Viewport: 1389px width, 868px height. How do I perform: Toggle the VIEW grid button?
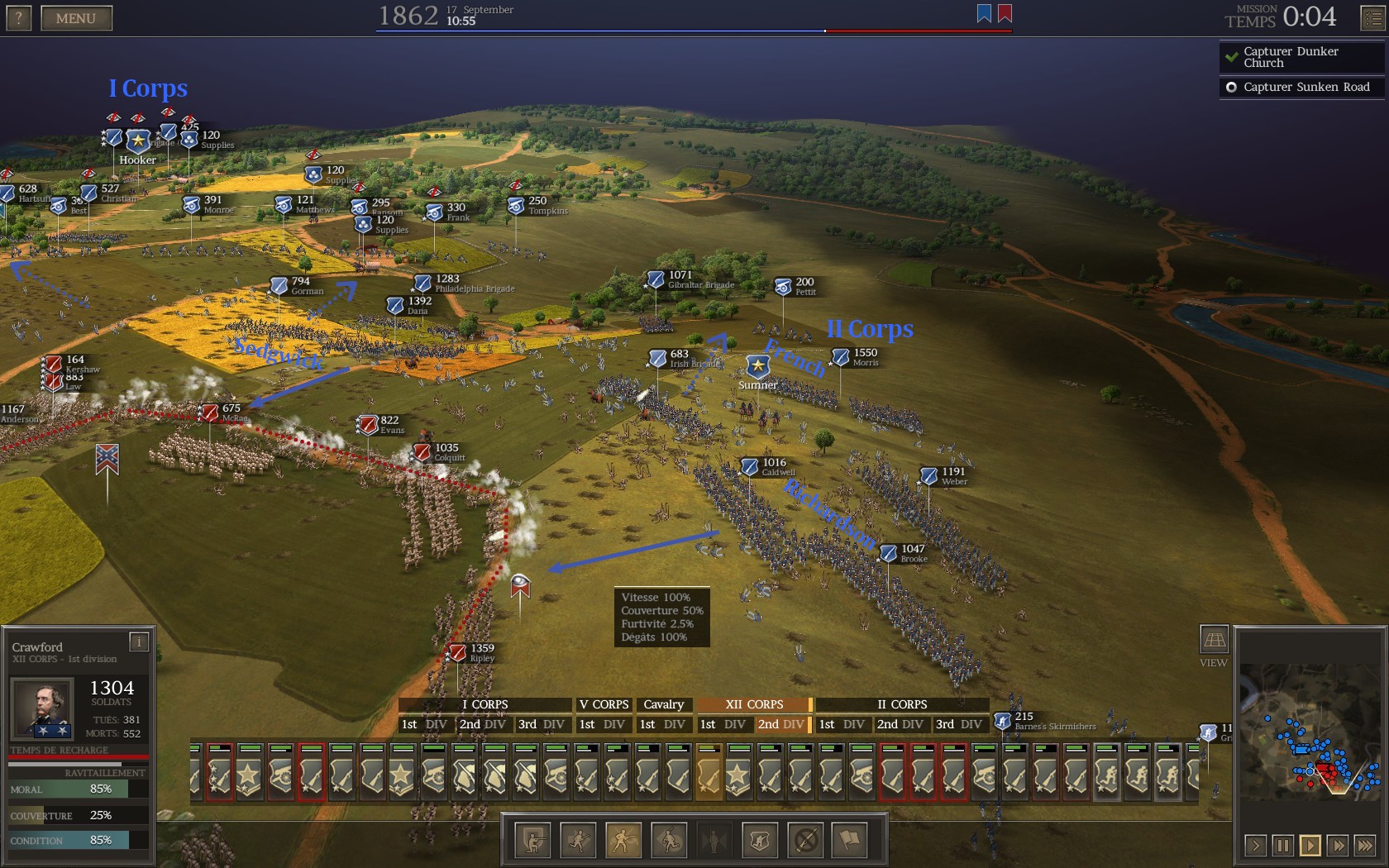tap(1214, 639)
